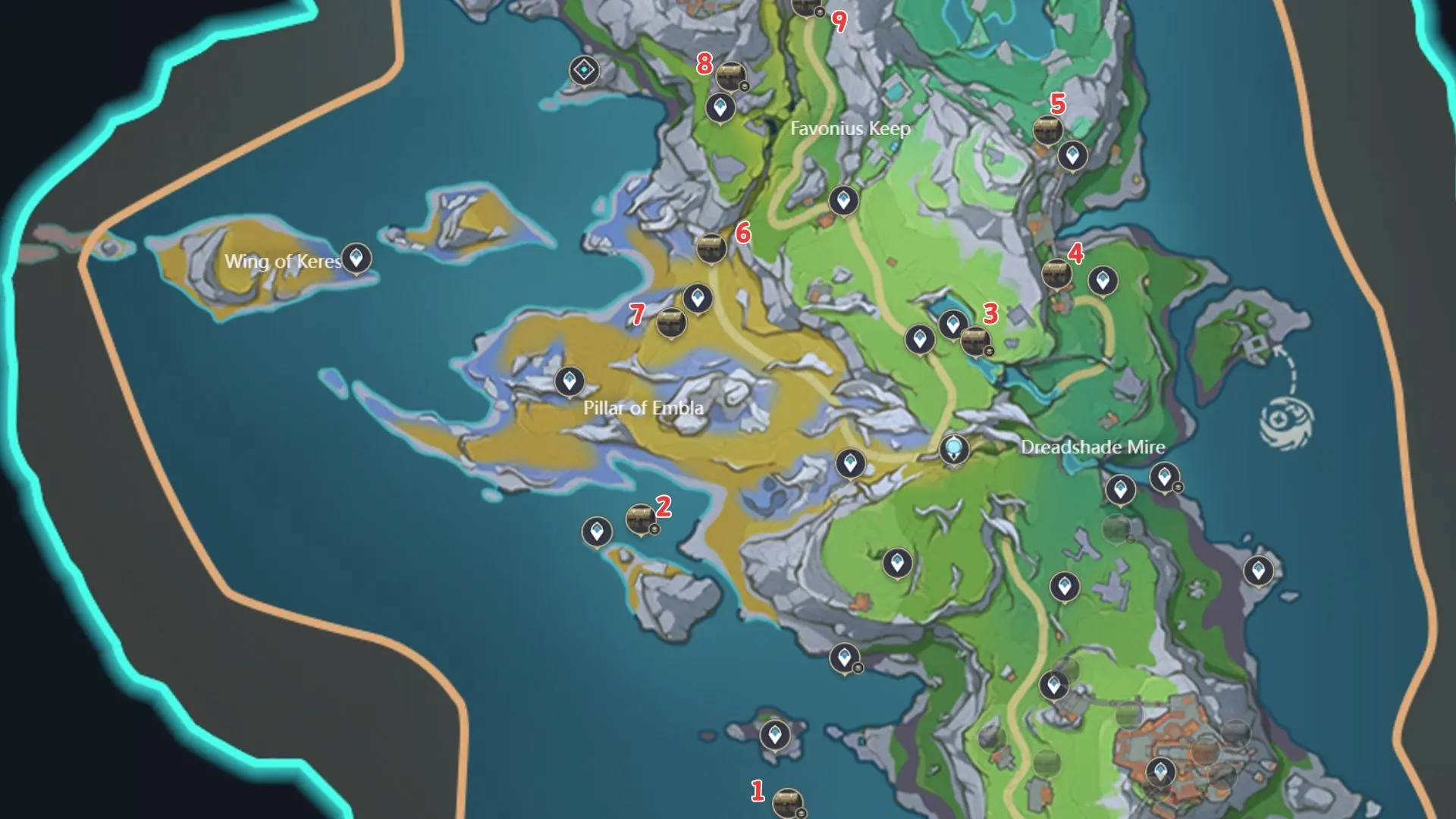Select chest marker 8 in the northwest forest
Viewport: 1456px width, 819px height.
[x=730, y=75]
